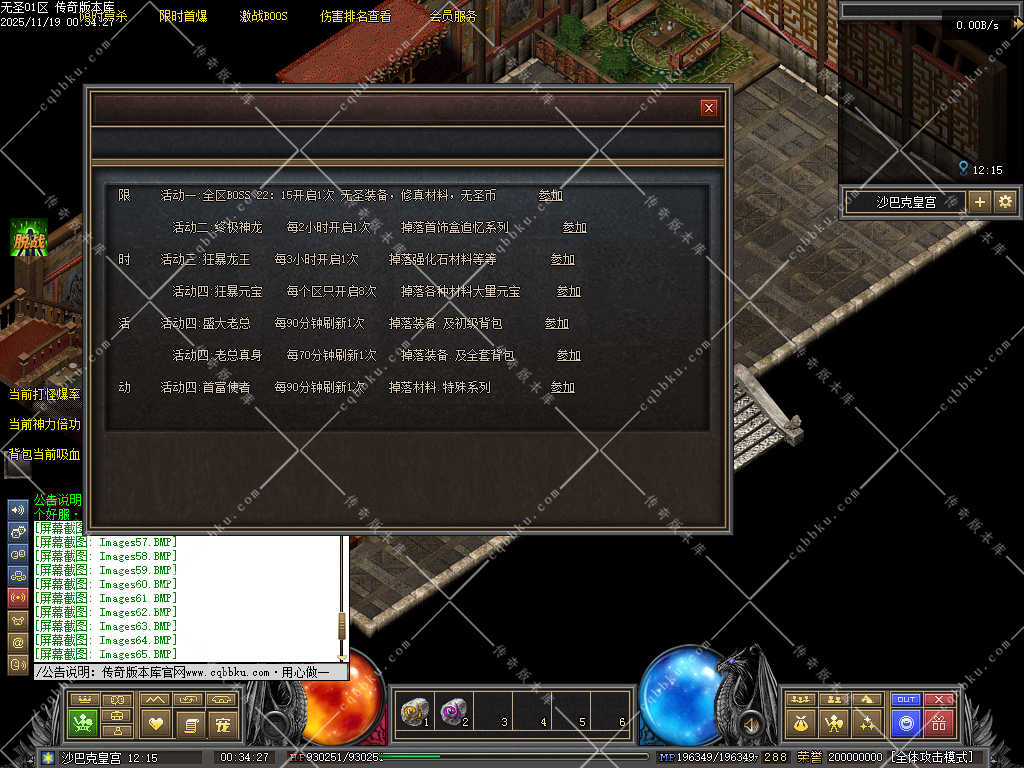Use the orange rune stone in slot 1
1024x768 pixels.
413,712
